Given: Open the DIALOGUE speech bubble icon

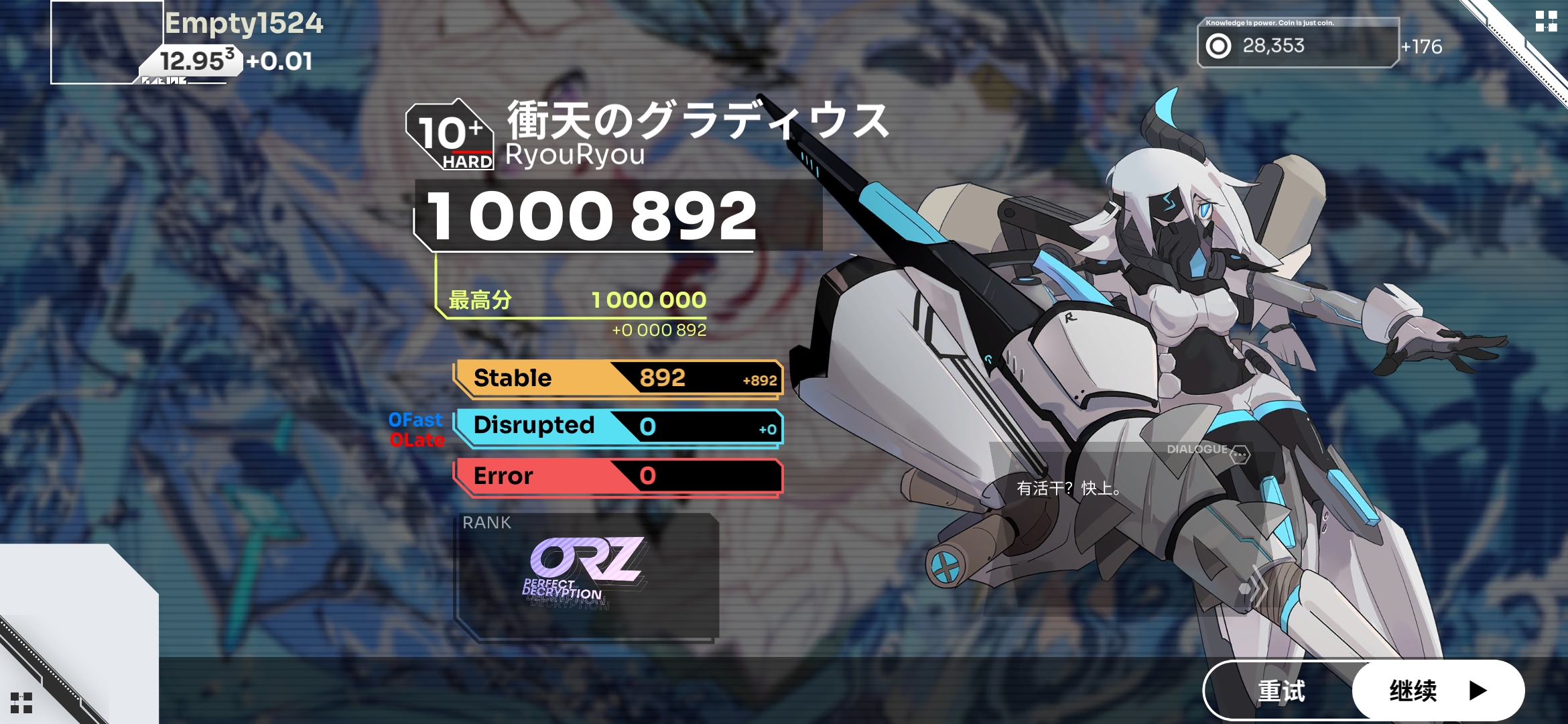Looking at the screenshot, I should [1240, 454].
